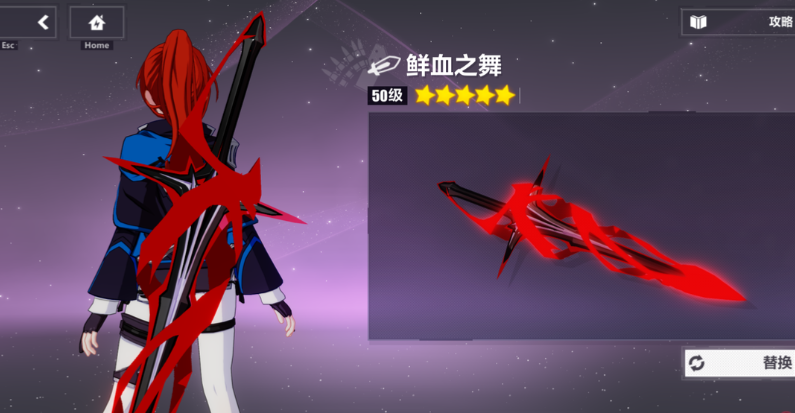Click the 替换 replace weapon button
Image resolution: width=795 pixels, height=413 pixels.
pos(740,363)
